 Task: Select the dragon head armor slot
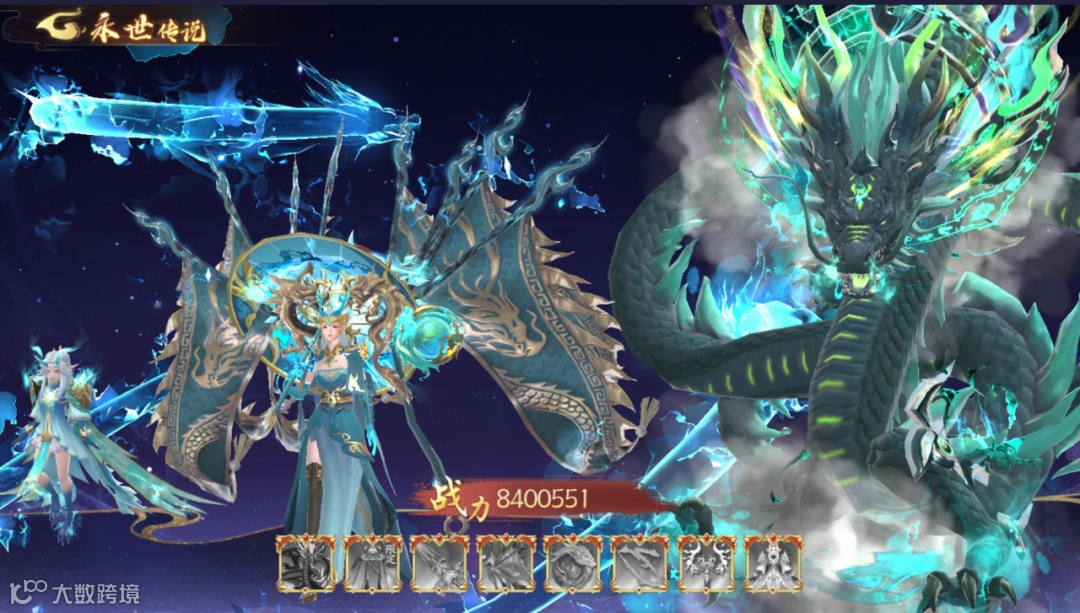[x=305, y=564]
